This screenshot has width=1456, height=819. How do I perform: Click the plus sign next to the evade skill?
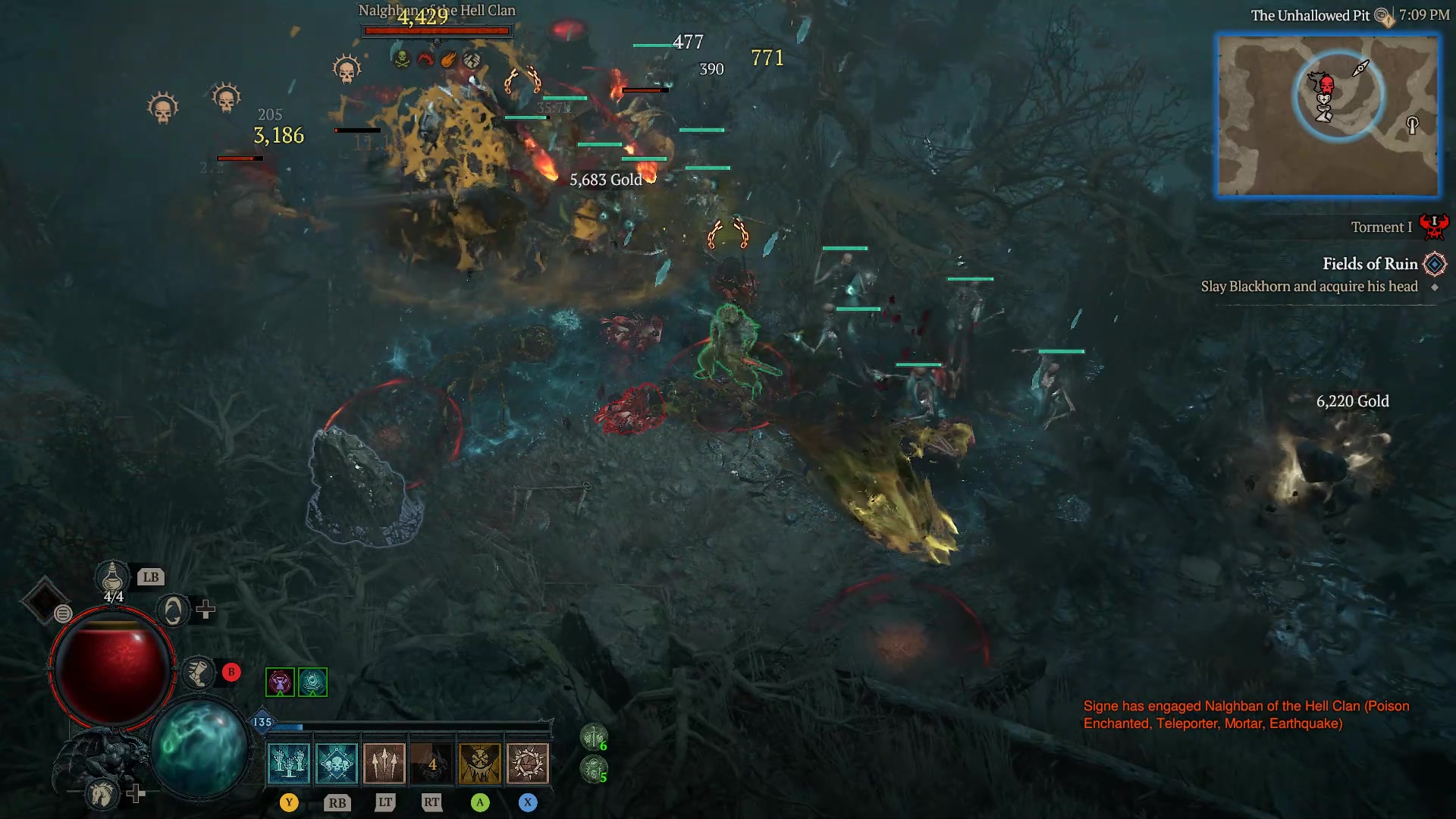click(x=206, y=610)
